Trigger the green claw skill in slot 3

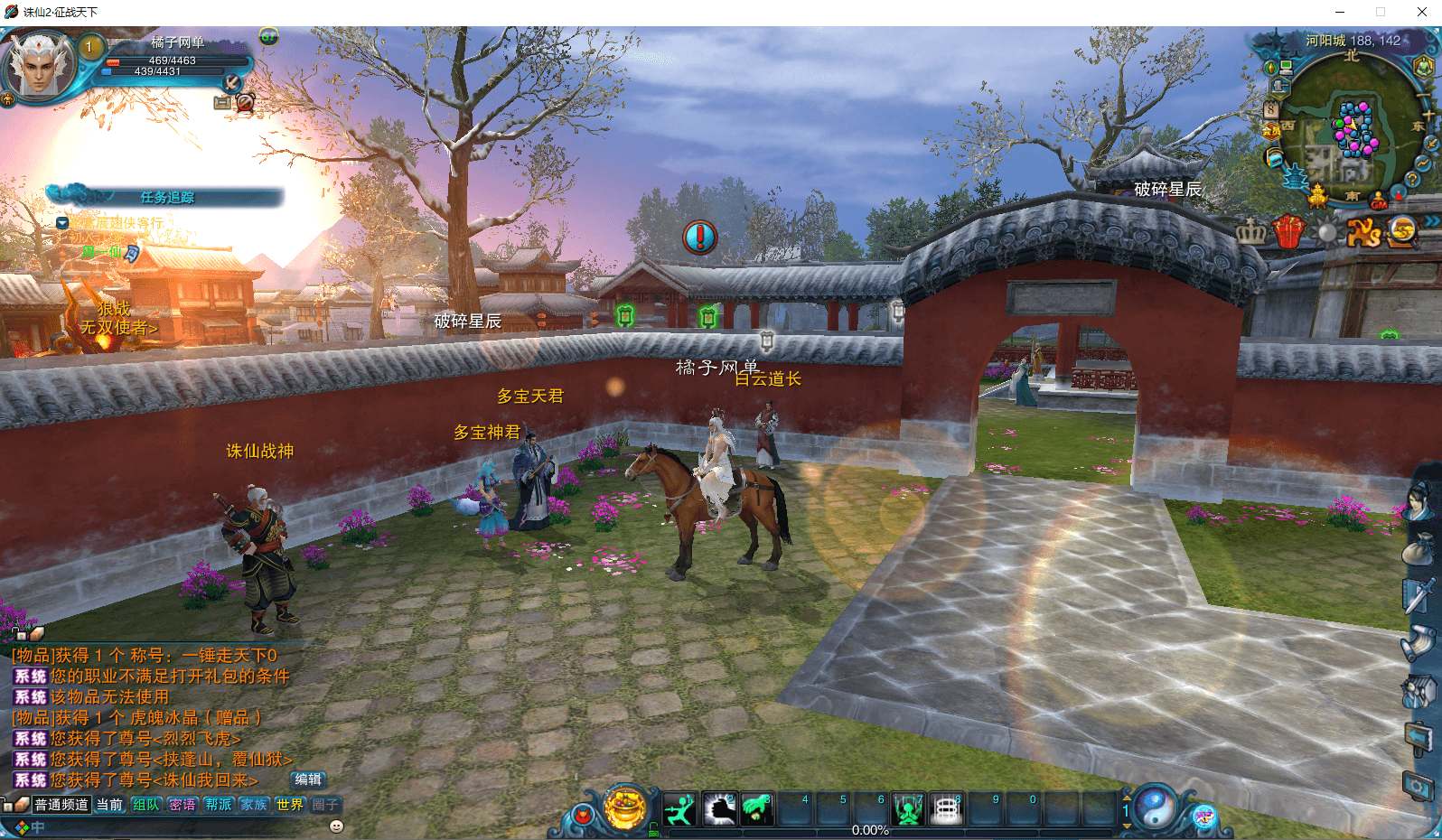757,809
